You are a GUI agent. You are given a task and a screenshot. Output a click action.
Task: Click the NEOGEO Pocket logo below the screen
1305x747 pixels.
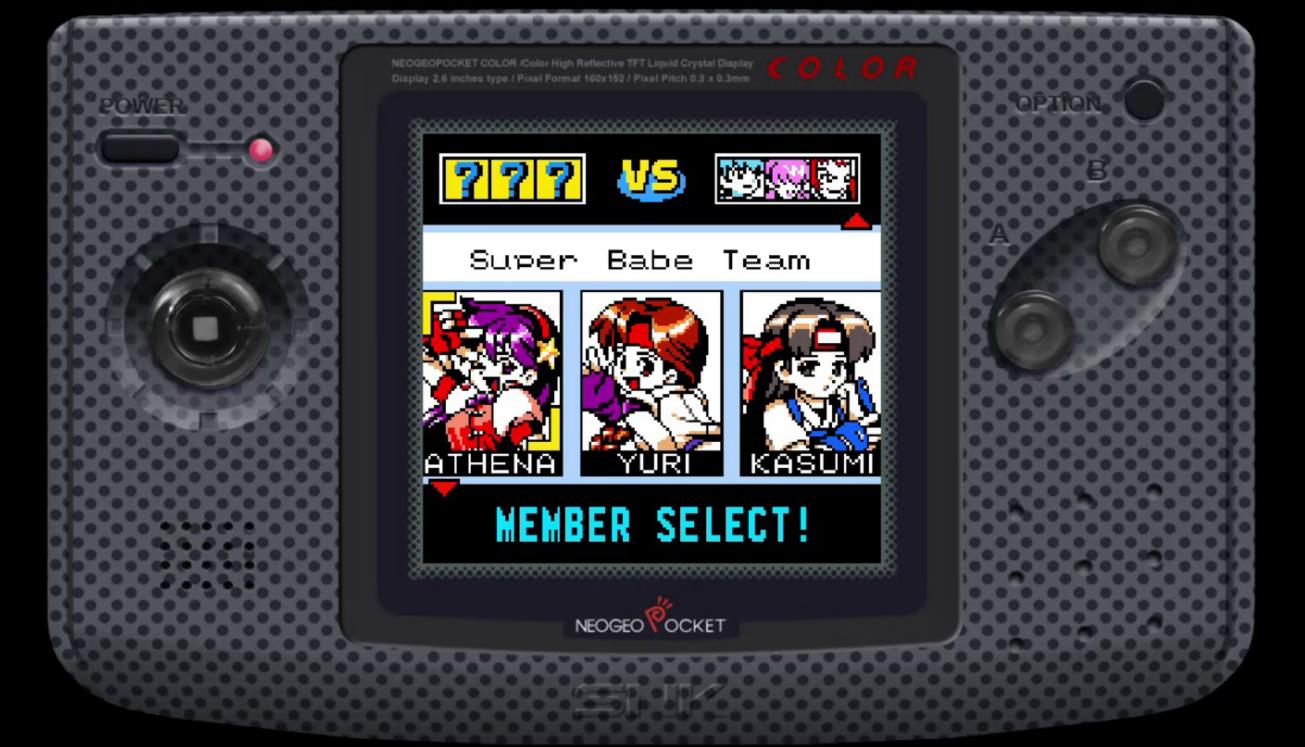point(652,625)
